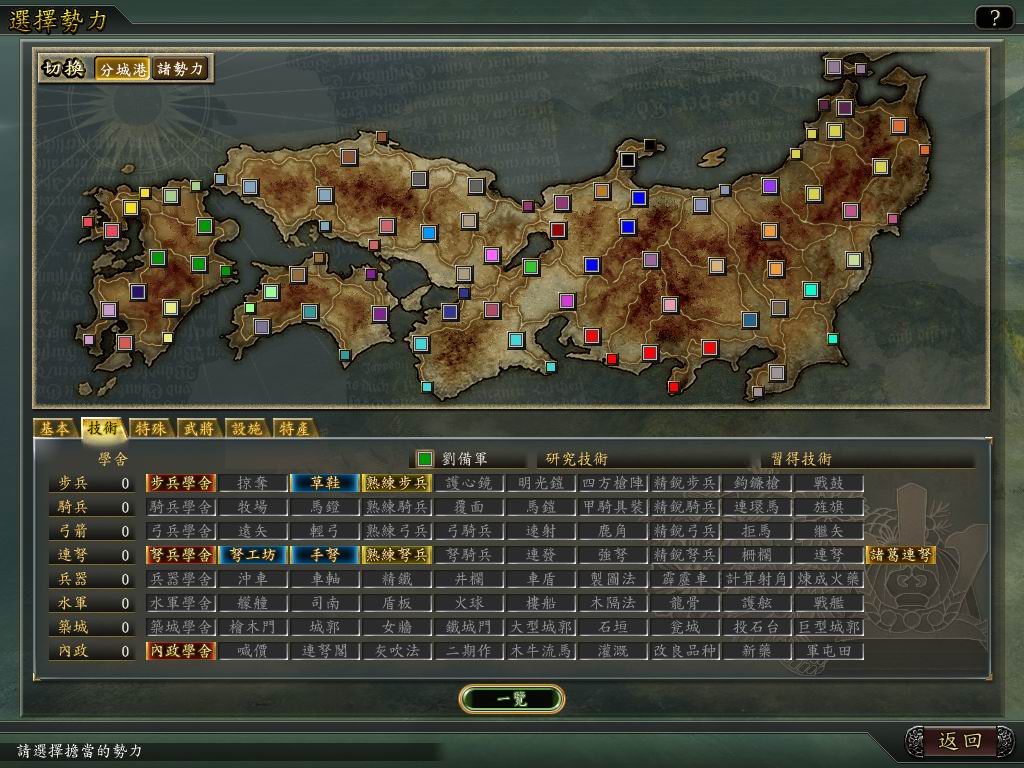
Task: Open the 基本 tab
Action: (x=54, y=429)
